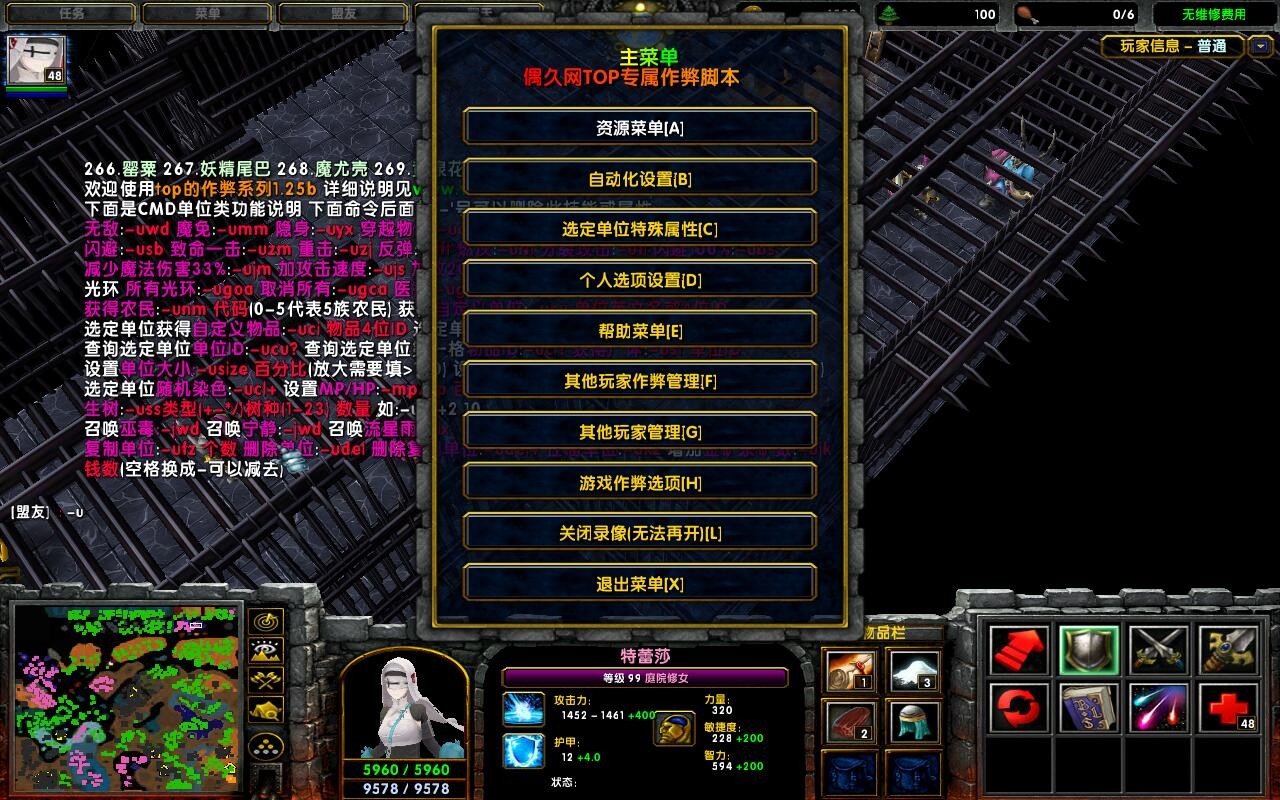Image resolution: width=1280 pixels, height=800 pixels.
Task: Open the blue spellbook ability
Action: coord(1089,708)
